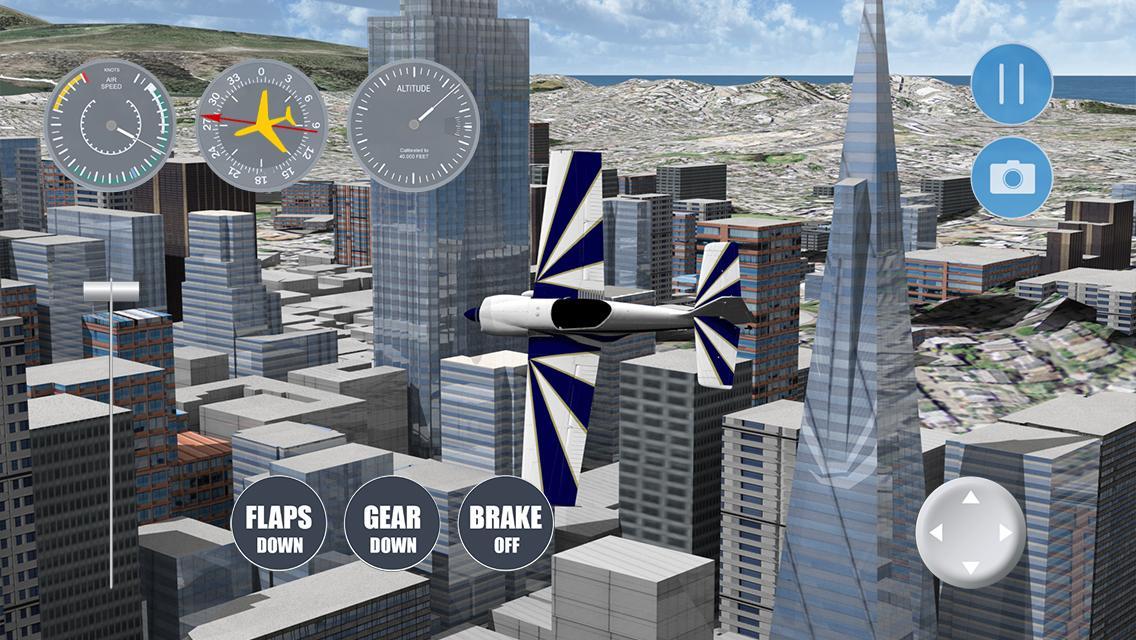This screenshot has height=640, width=1136.
Task: Take a screenshot with the camera button
Action: coord(1011,178)
